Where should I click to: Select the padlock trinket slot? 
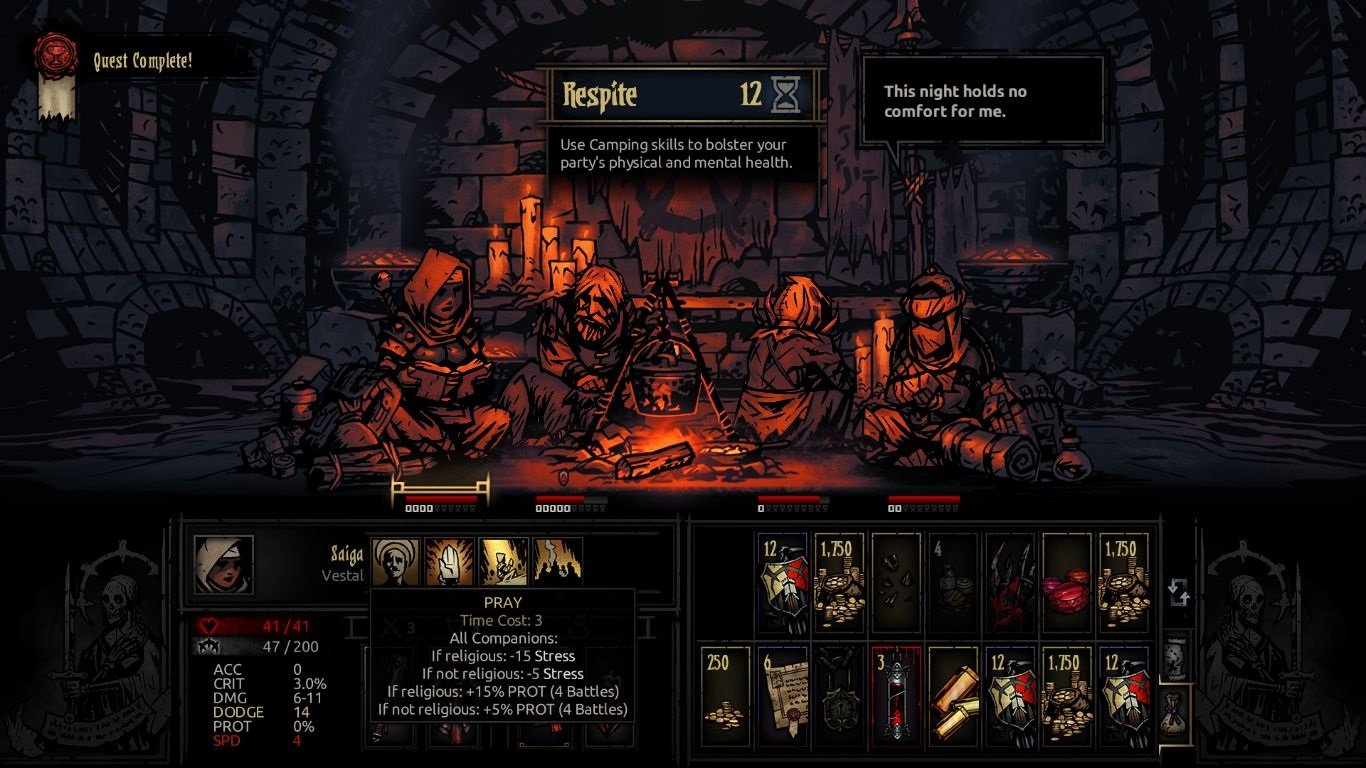838,696
